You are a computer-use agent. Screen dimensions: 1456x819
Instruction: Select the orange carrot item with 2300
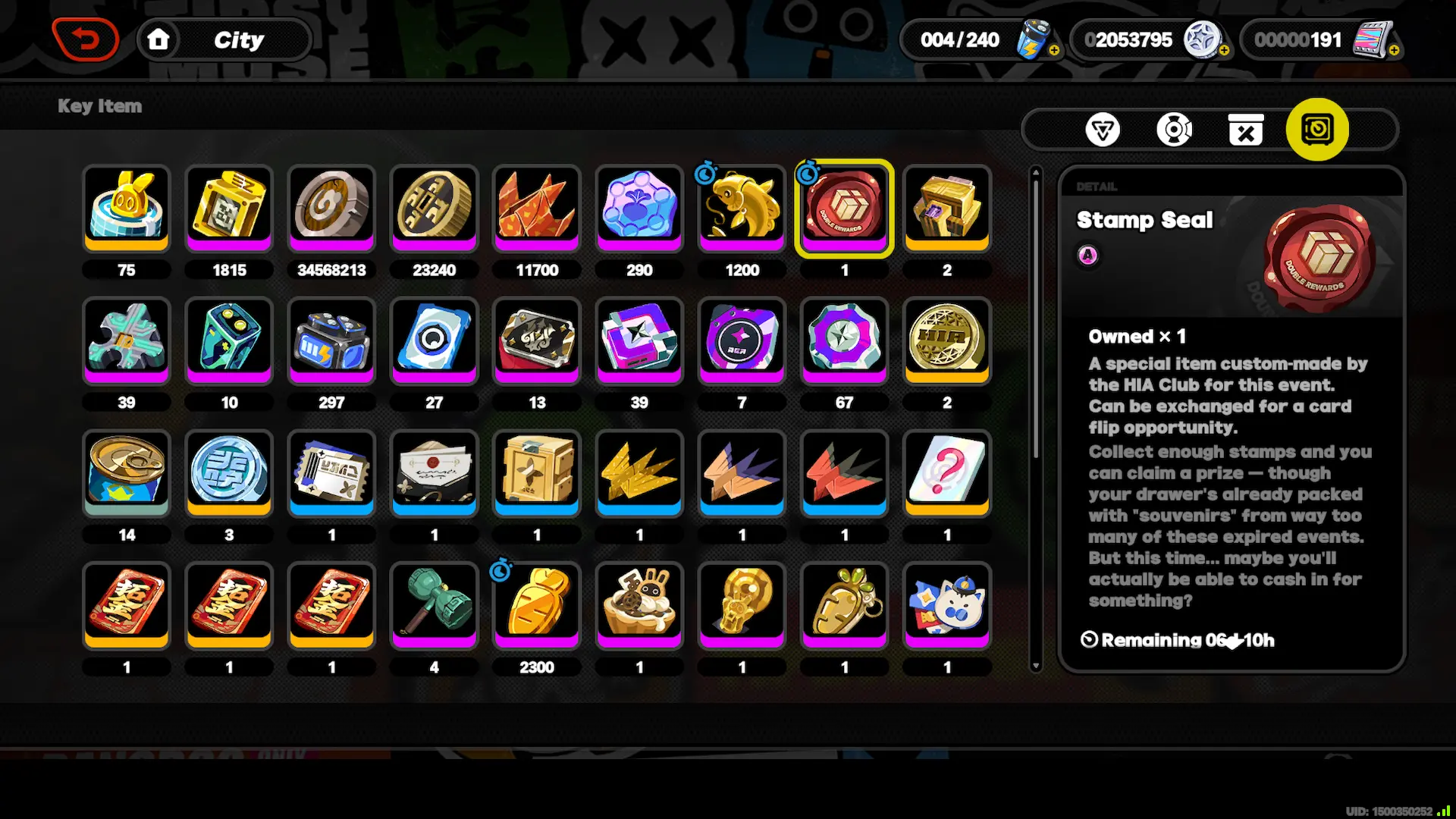tap(536, 604)
